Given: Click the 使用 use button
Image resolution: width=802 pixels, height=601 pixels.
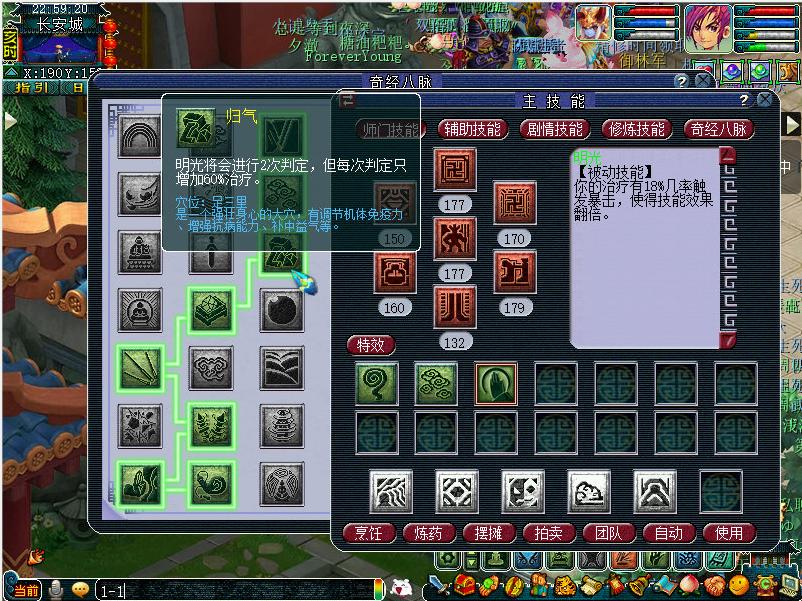Looking at the screenshot, I should tap(729, 533).
